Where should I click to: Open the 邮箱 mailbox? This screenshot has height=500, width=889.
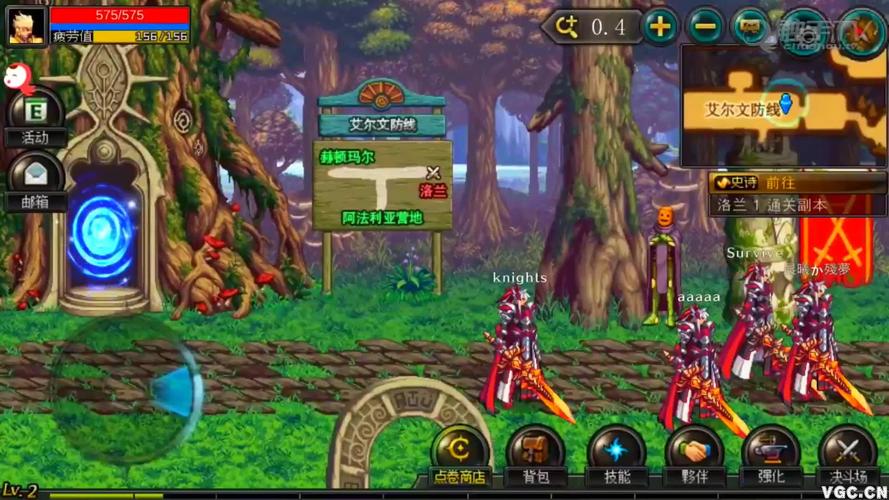35,181
